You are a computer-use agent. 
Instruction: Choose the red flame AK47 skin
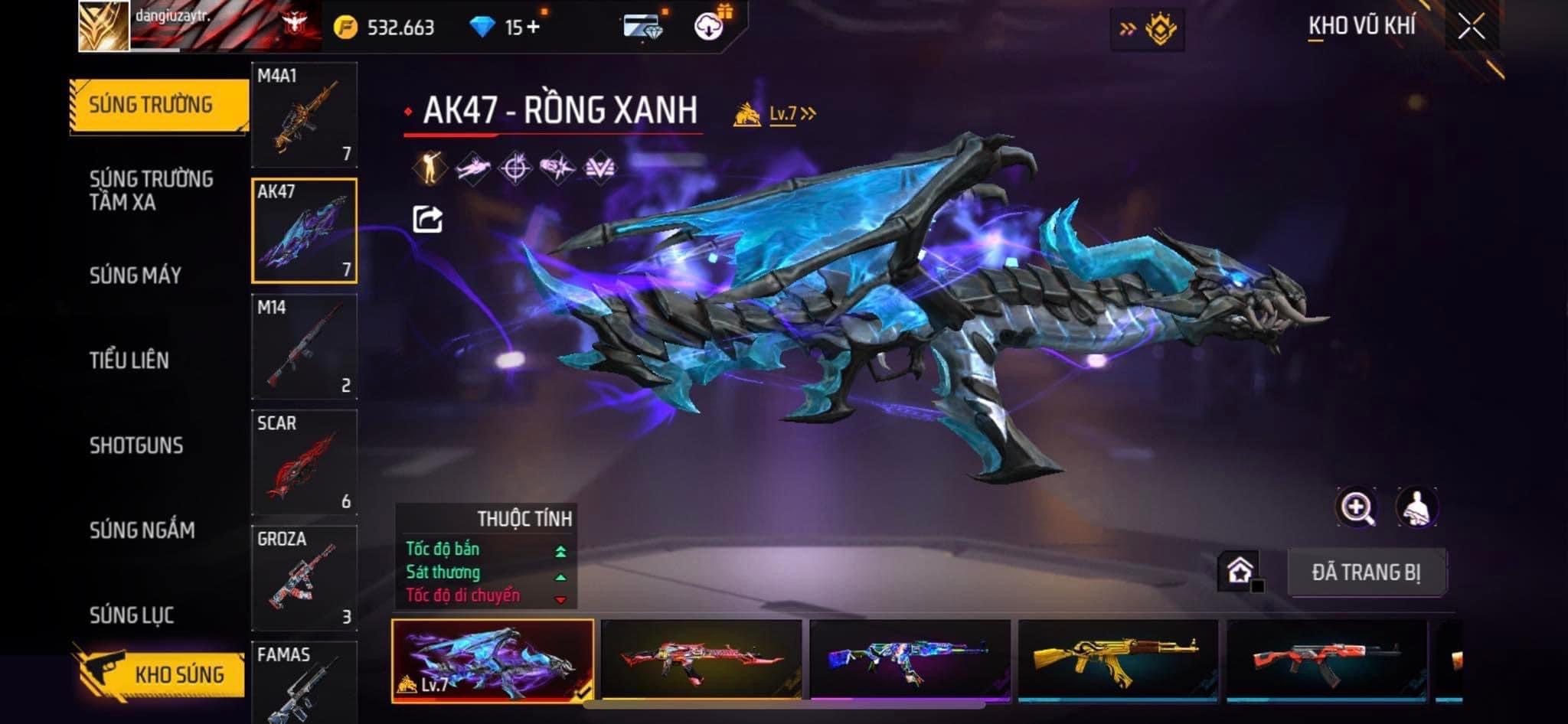(x=701, y=659)
